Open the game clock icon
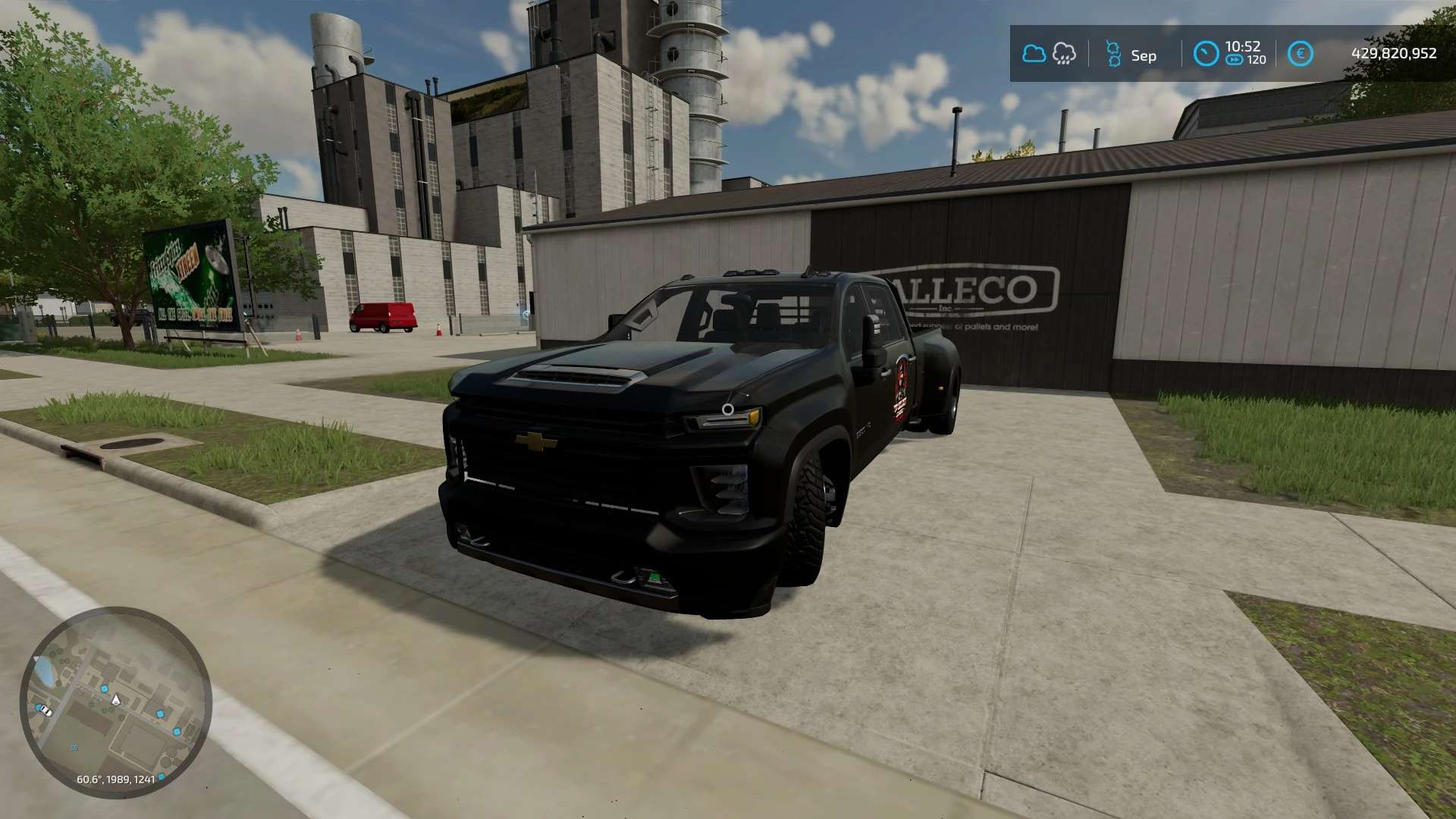 [x=1206, y=53]
